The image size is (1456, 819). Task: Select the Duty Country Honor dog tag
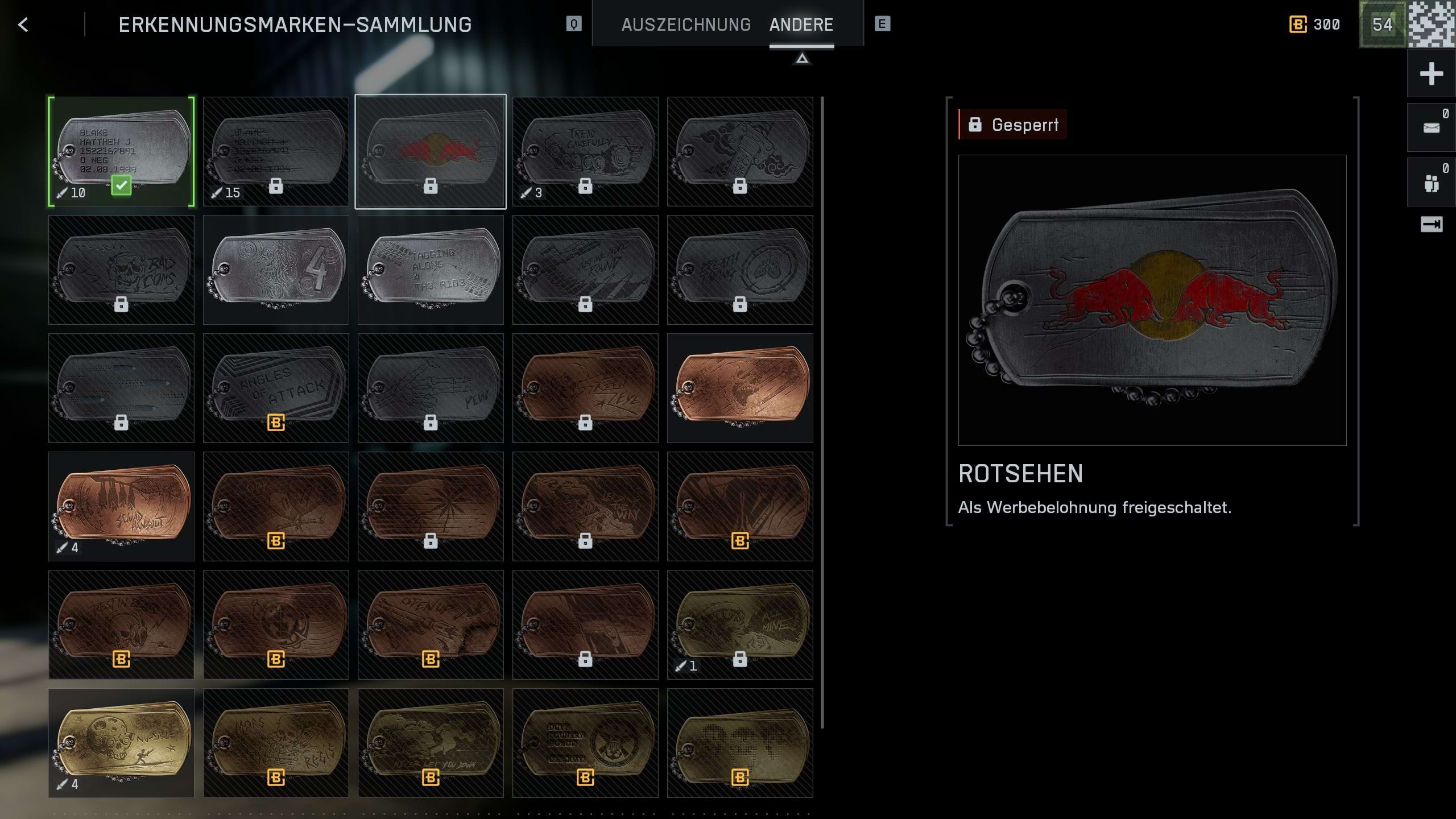(585, 743)
